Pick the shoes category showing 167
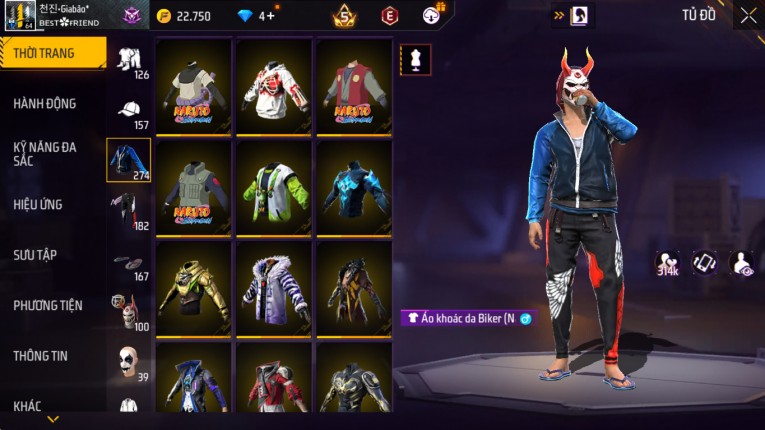Viewport: 765px width, 430px height. pos(128,263)
